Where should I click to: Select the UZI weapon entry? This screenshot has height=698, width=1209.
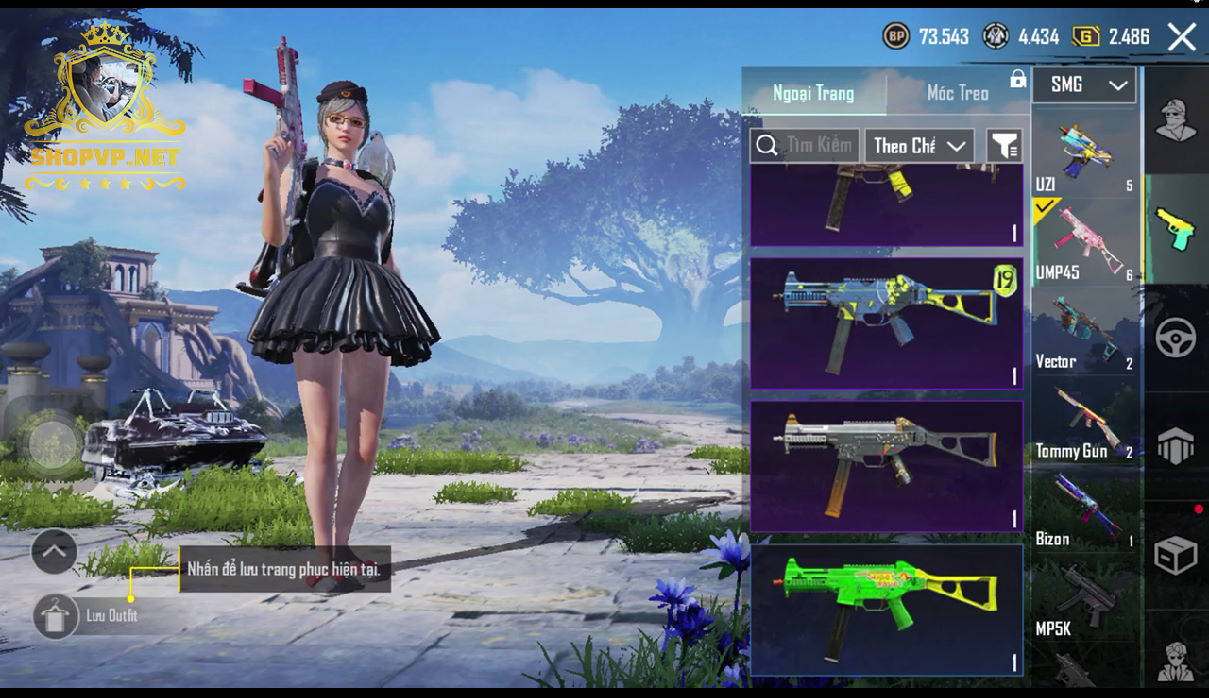[1084, 154]
